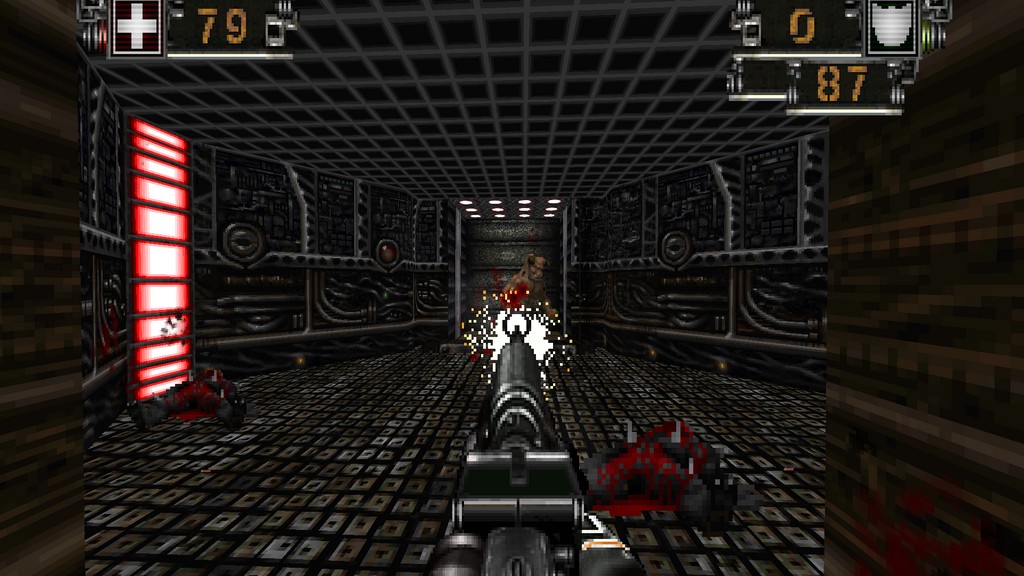
Task: Click the white cross health icon
Action: click(x=134, y=26)
